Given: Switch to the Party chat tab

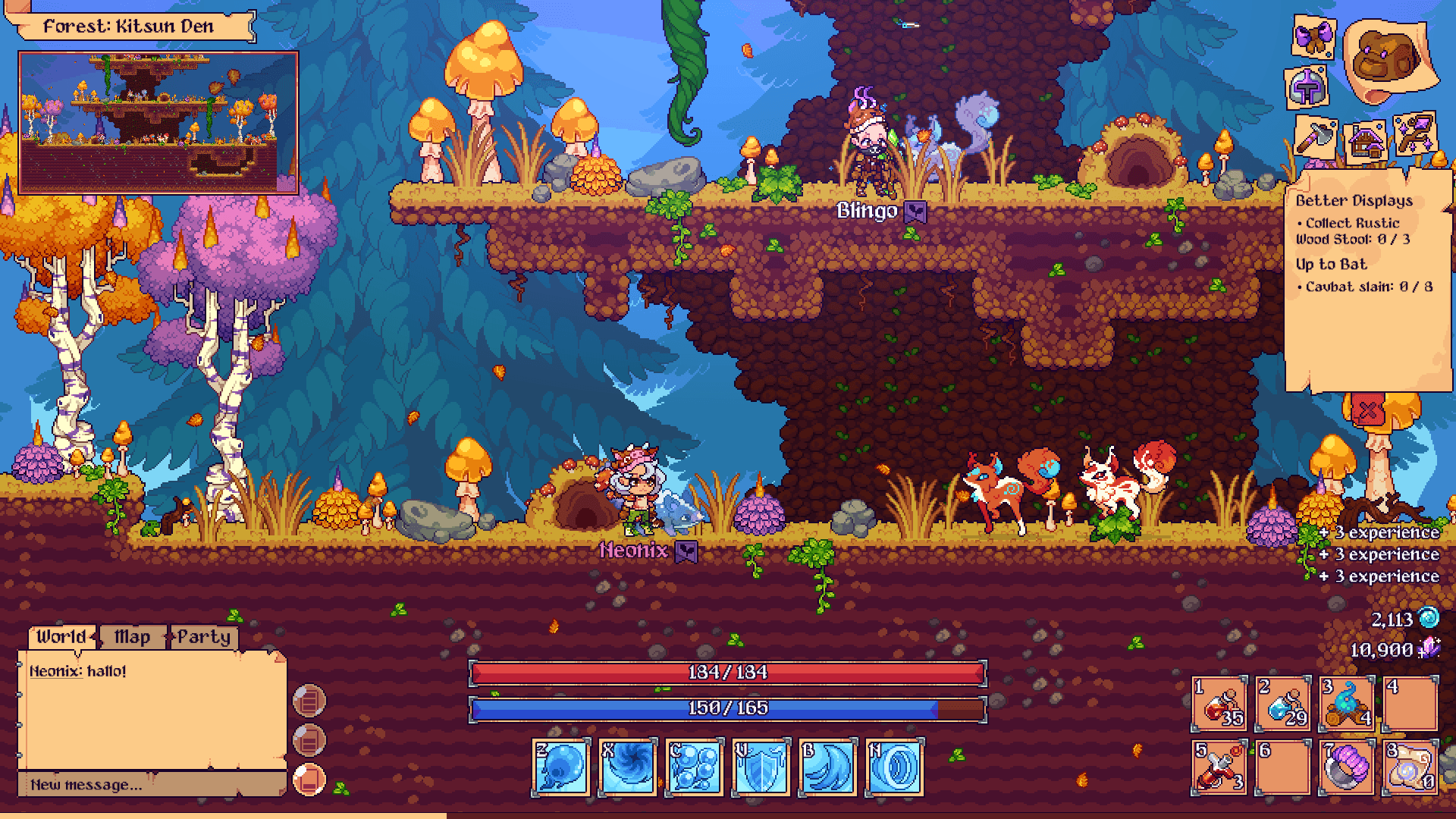Looking at the screenshot, I should pos(206,637).
